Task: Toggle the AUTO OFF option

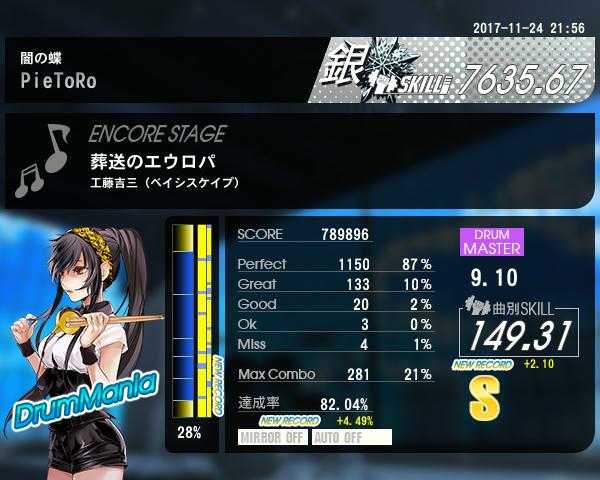Action: point(351,437)
